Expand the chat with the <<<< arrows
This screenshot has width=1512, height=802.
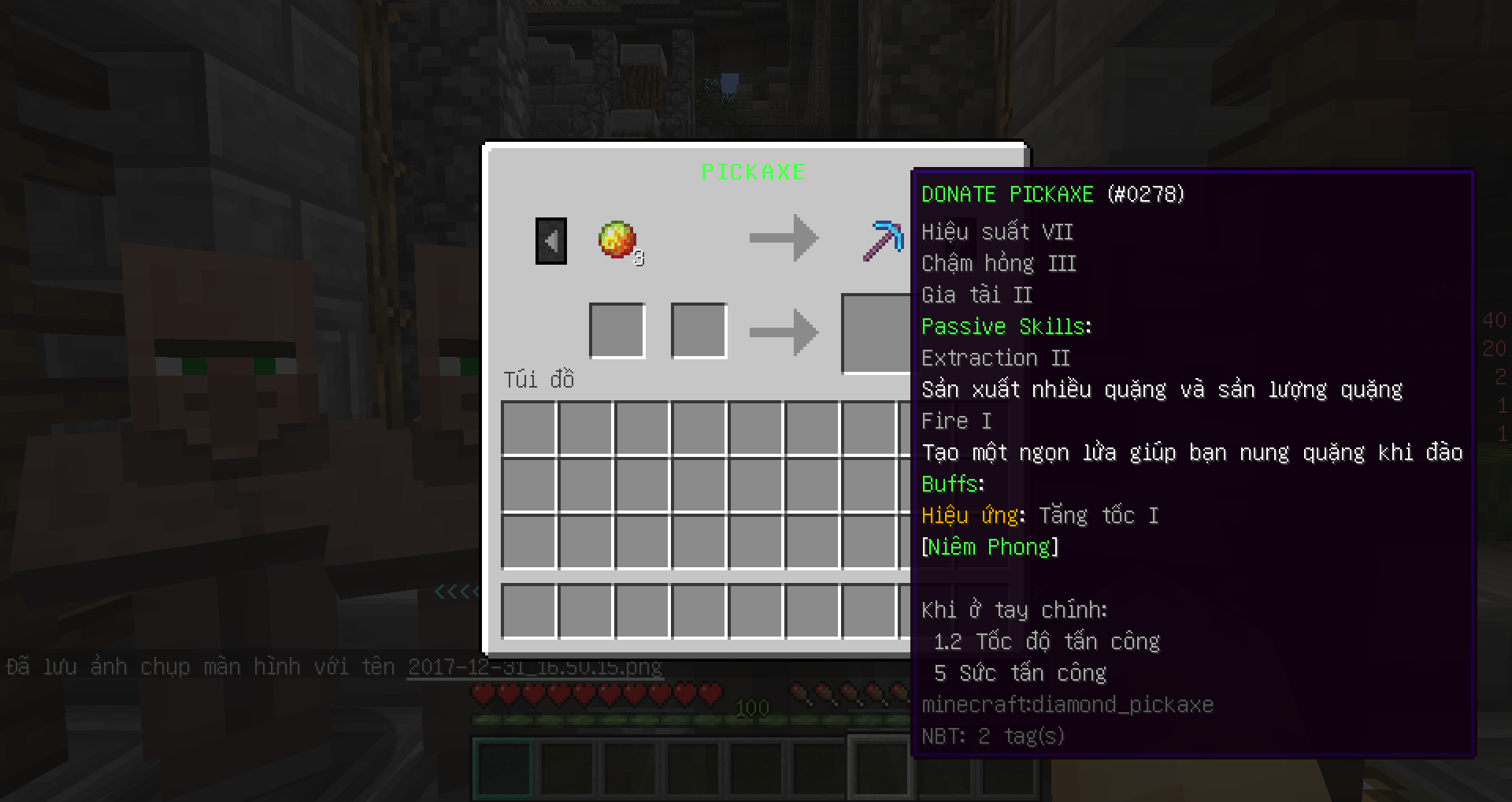pyautogui.click(x=455, y=593)
